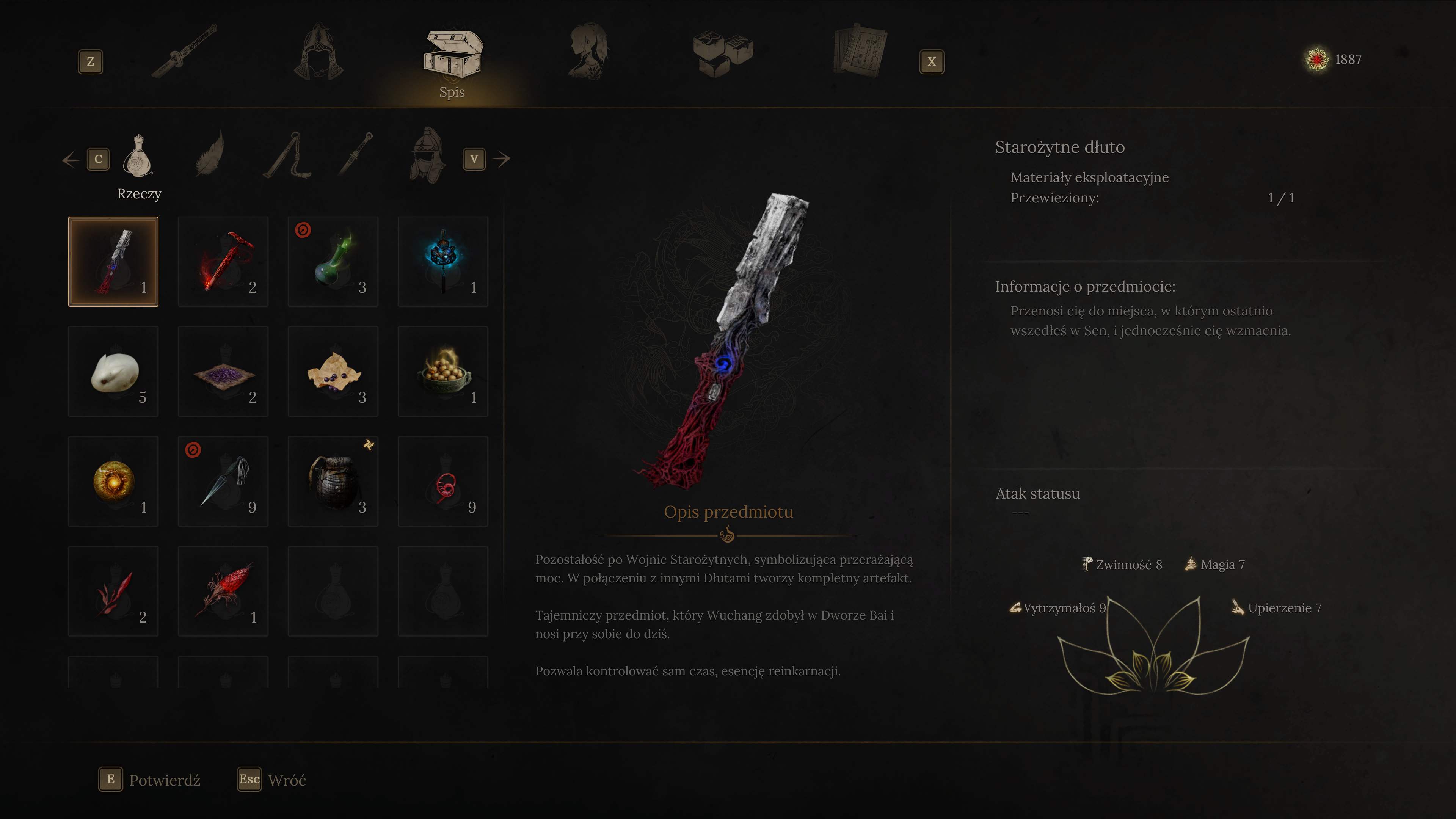Choose the helmet item category
This screenshot has height=819, width=1456.
[x=427, y=155]
